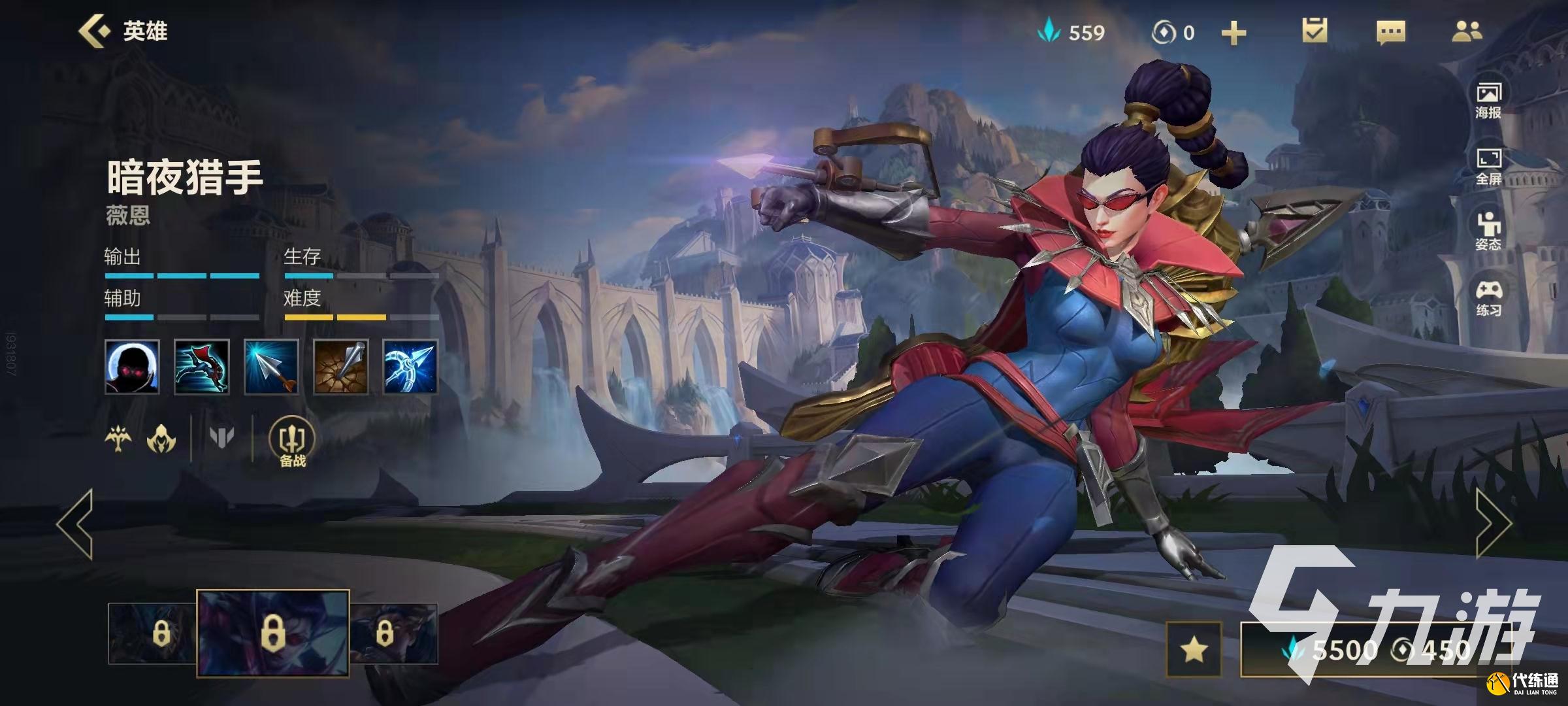Click the gold star favorite button
The image size is (1568, 706).
coord(1194,649)
